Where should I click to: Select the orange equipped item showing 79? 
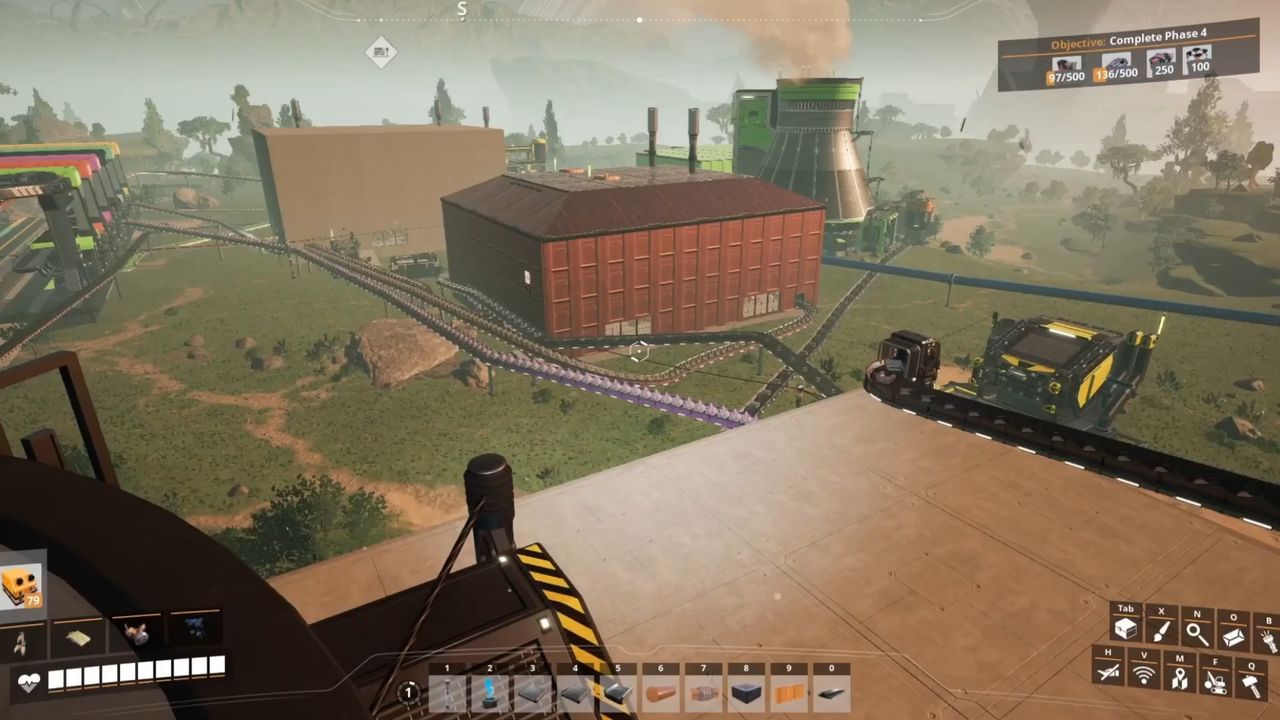tap(21, 586)
